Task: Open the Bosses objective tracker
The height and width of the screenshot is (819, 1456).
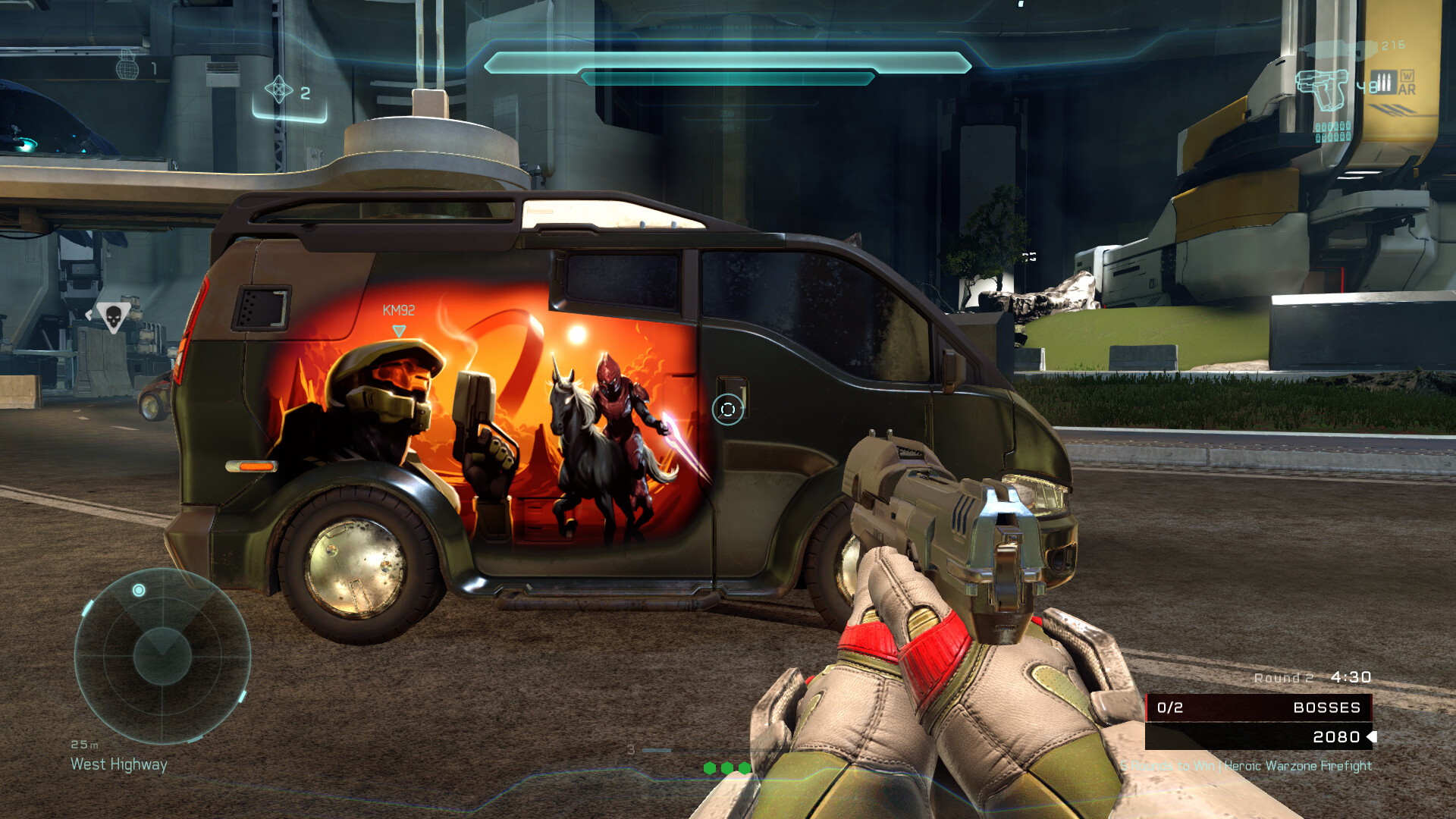Action: tap(1259, 708)
